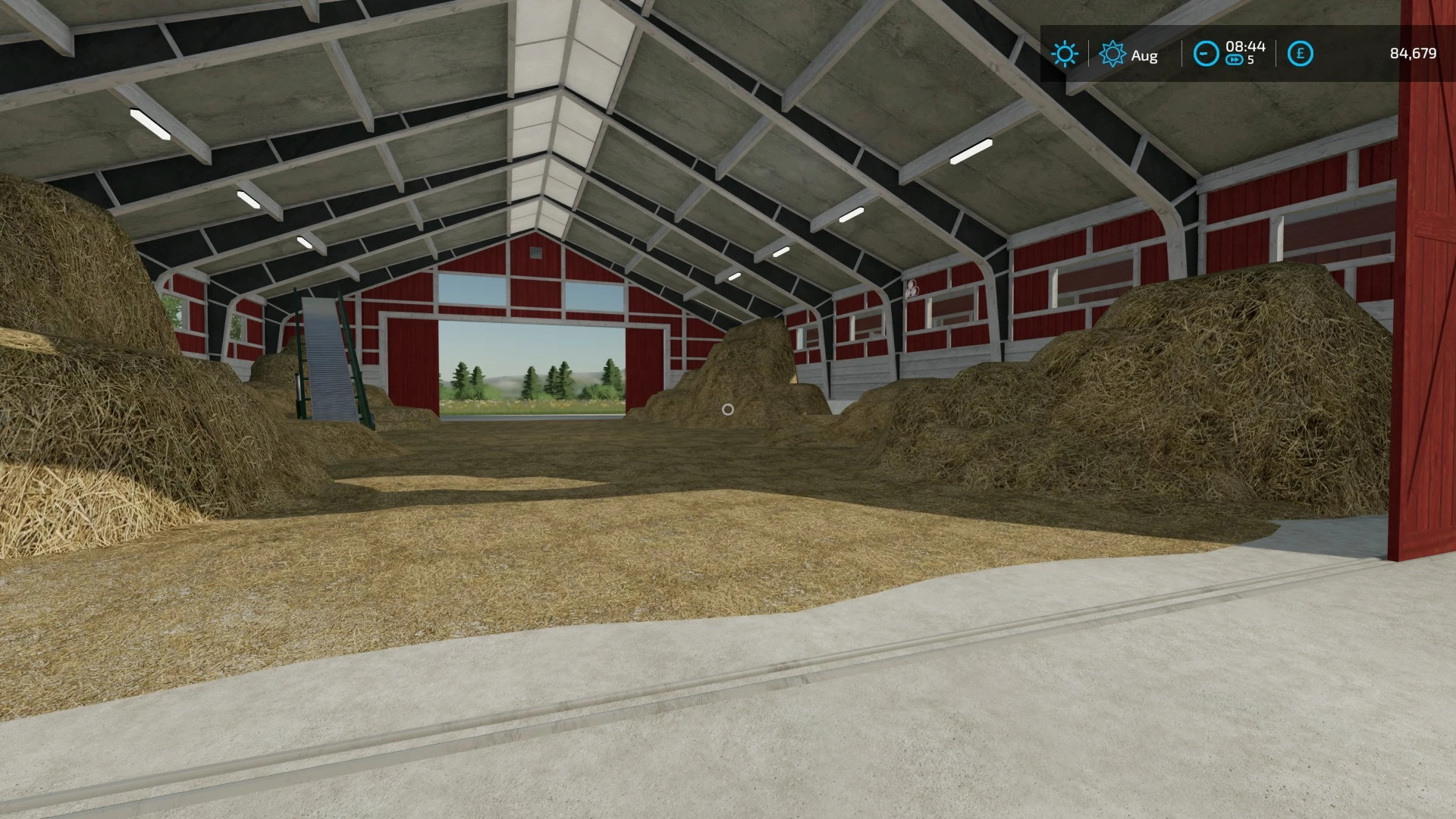
Task: Click the minus symbol inside the clock icon
Action: point(1204,53)
